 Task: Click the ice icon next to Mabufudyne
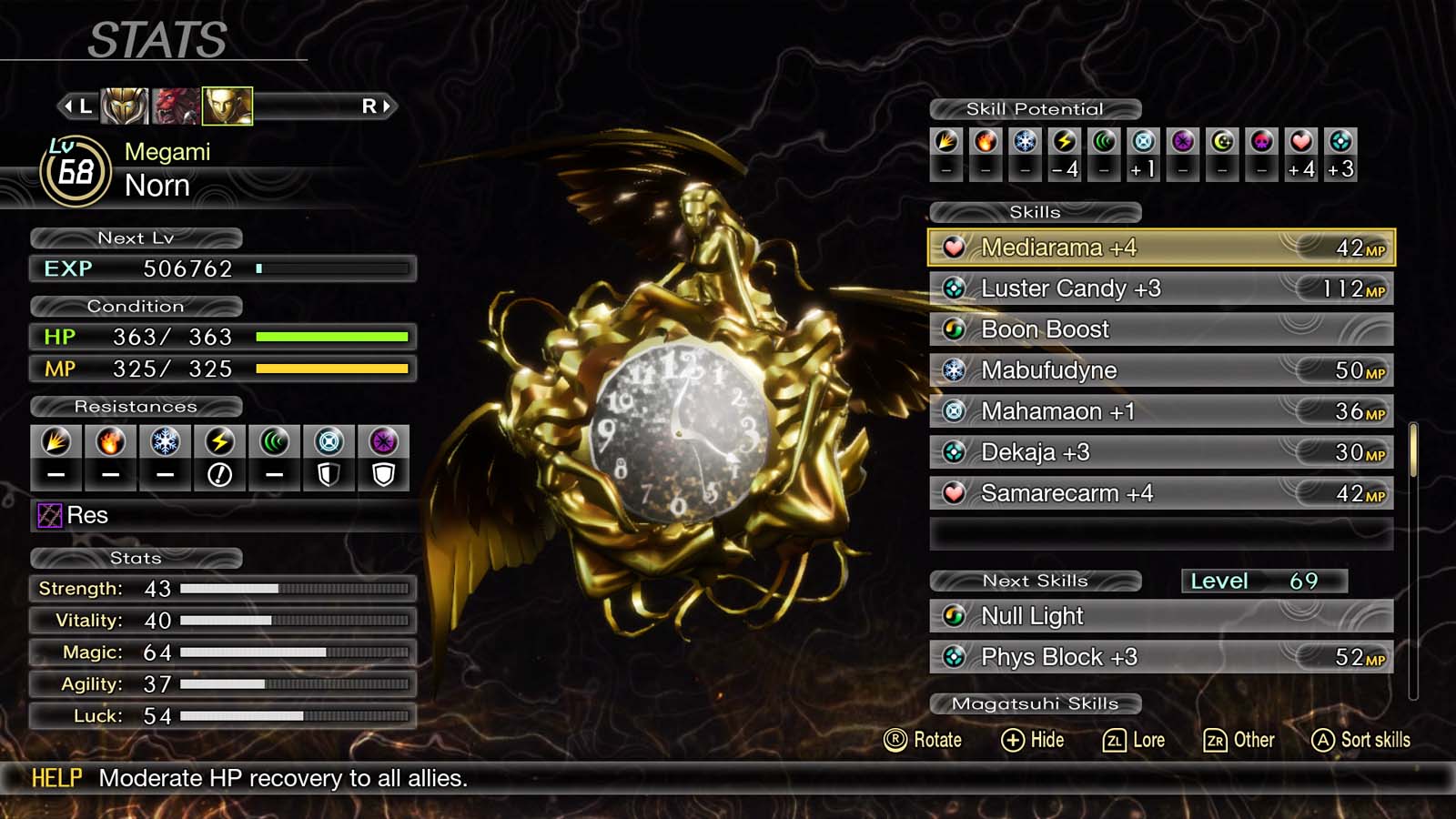coord(954,369)
